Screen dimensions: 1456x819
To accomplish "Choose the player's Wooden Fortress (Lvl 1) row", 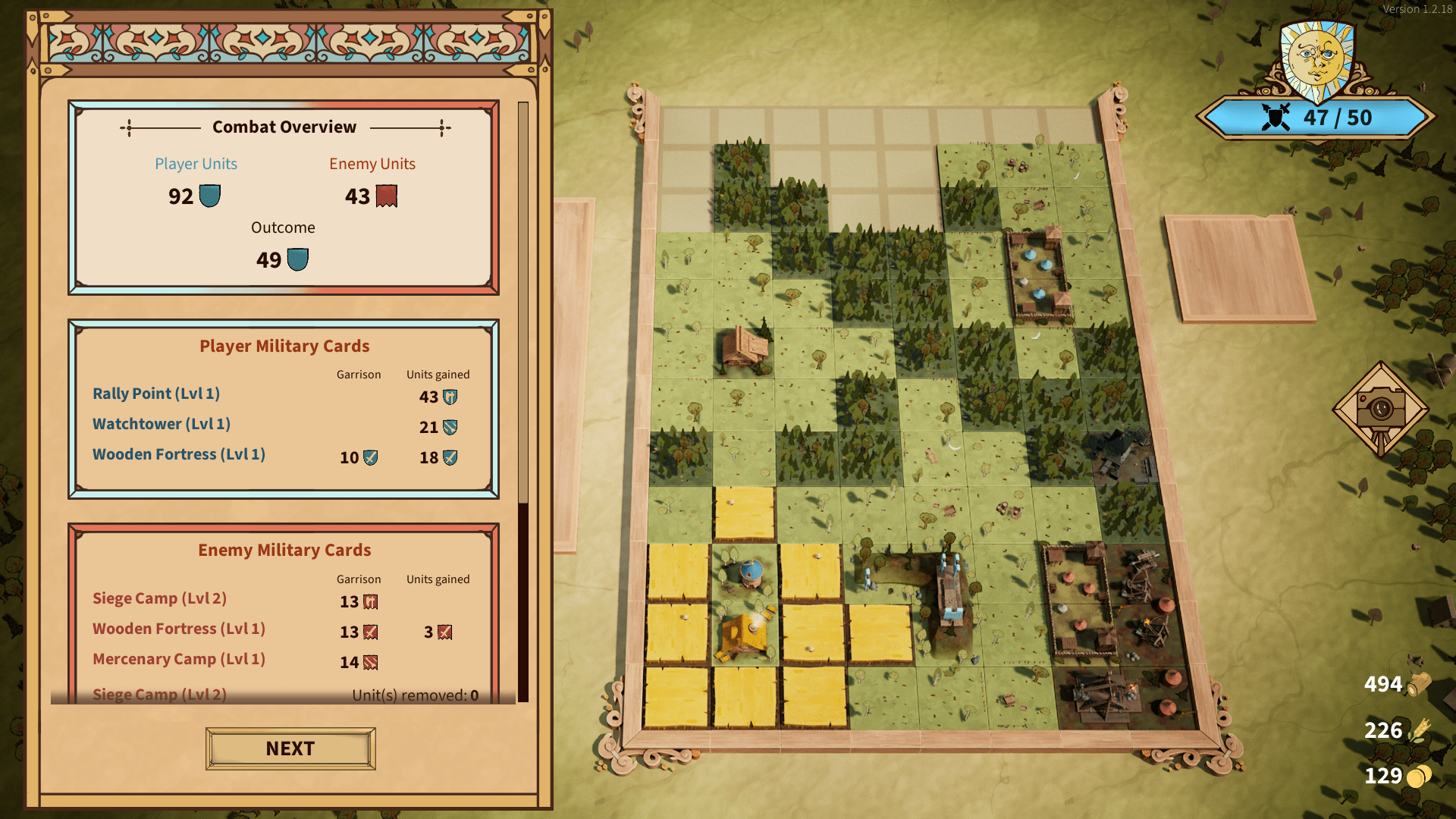I will 179,454.
